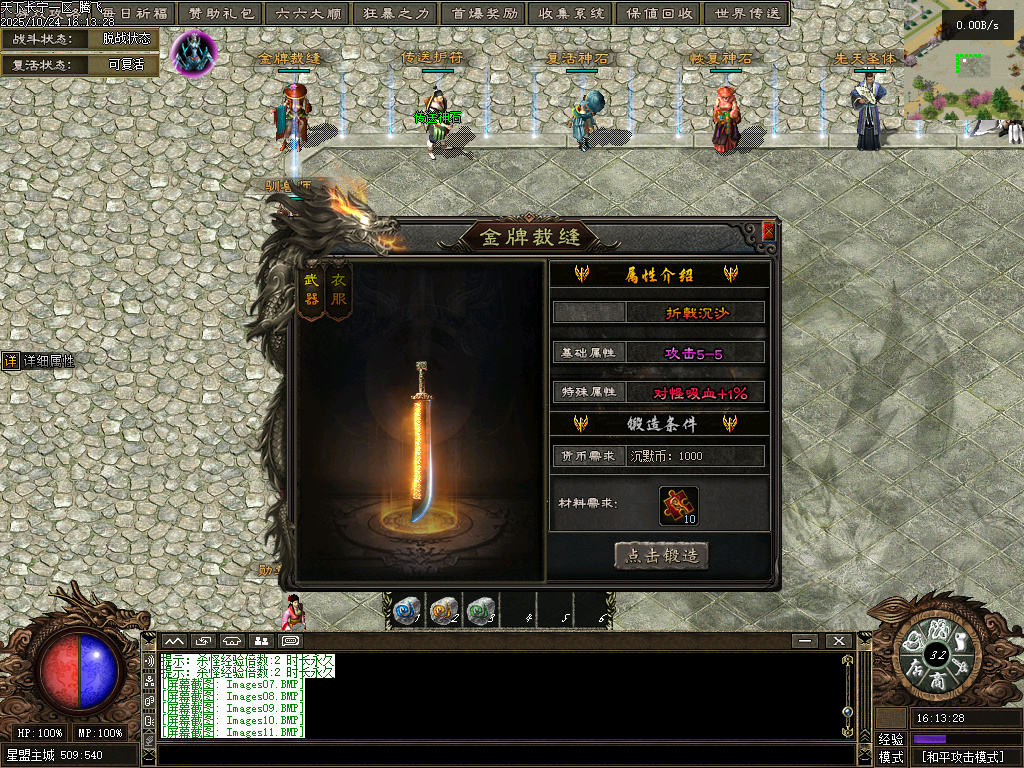Open the 世界传送 world teleport menu
1024x768 pixels.
tap(745, 13)
